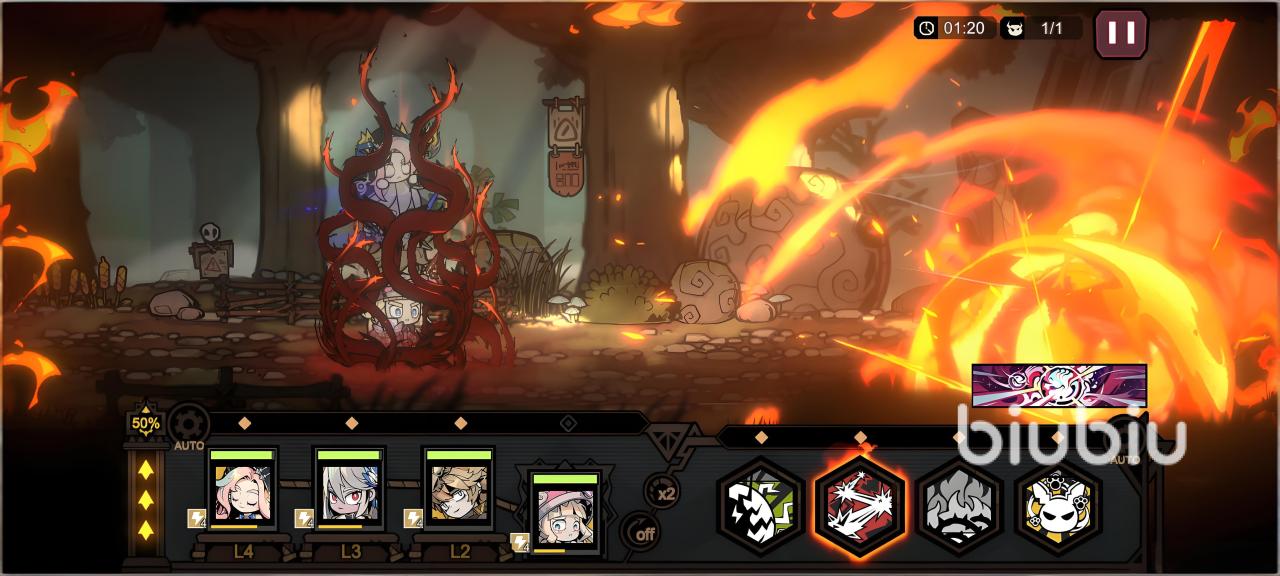
Task: Use the glowing red starburst skill
Action: pyautogui.click(x=860, y=504)
